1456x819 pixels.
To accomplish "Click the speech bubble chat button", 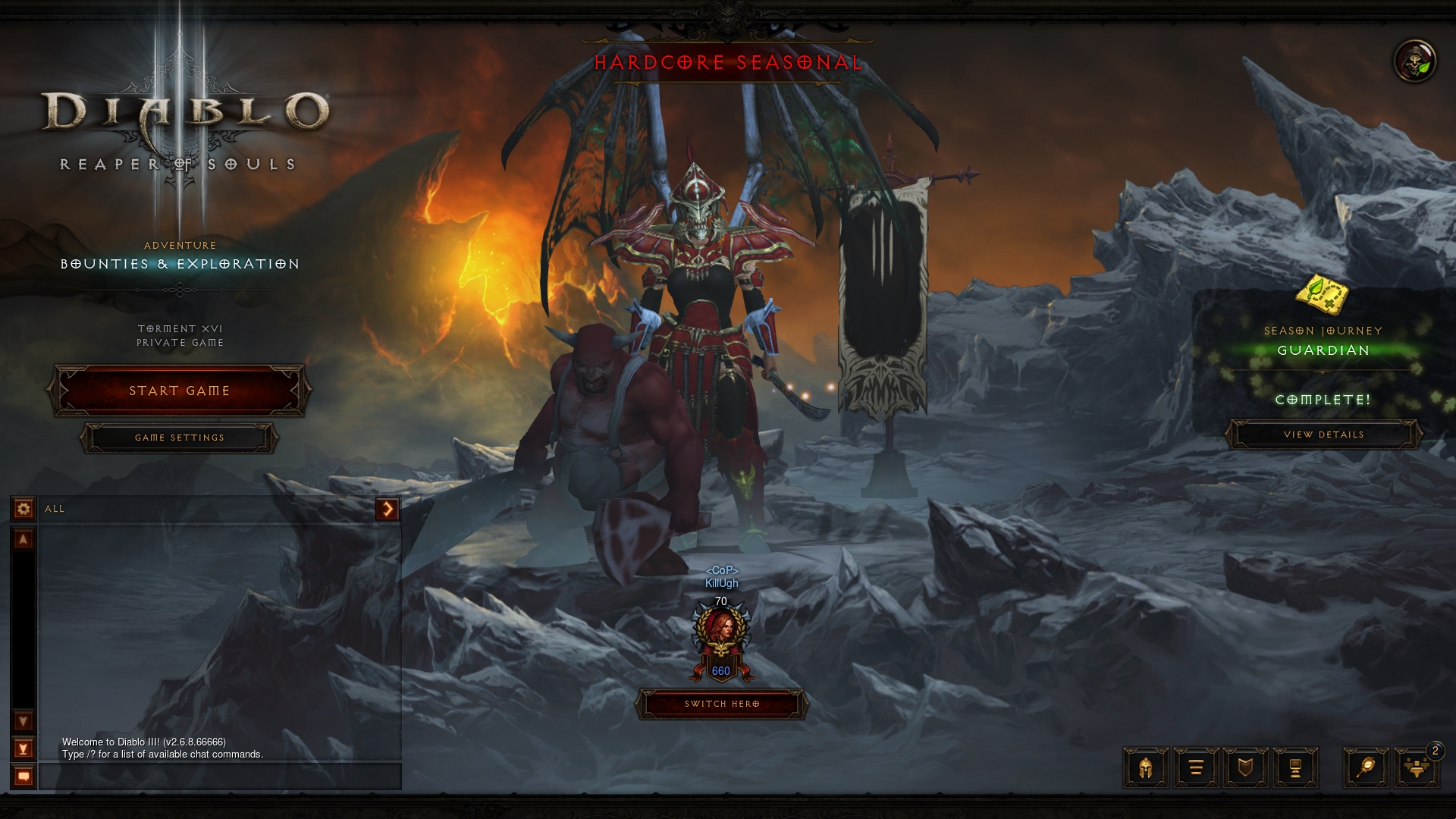I will pyautogui.click(x=24, y=777).
